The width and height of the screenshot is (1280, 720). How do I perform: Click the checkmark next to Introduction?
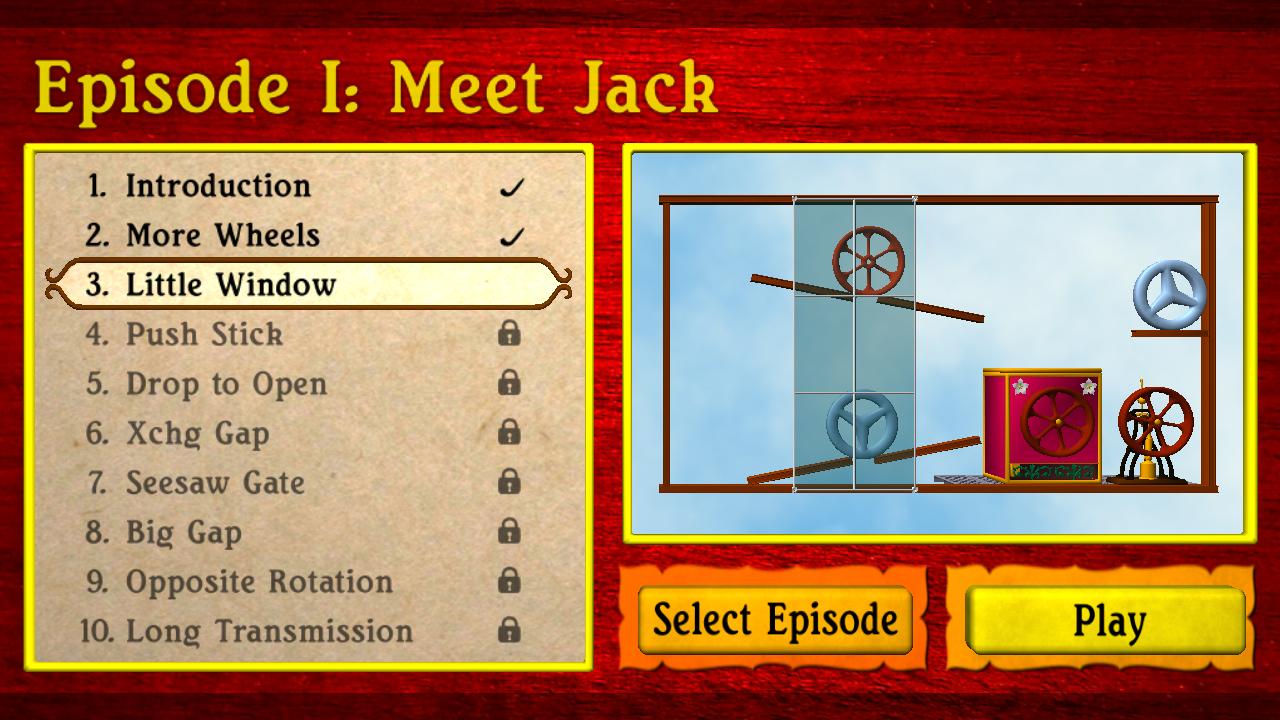(513, 186)
